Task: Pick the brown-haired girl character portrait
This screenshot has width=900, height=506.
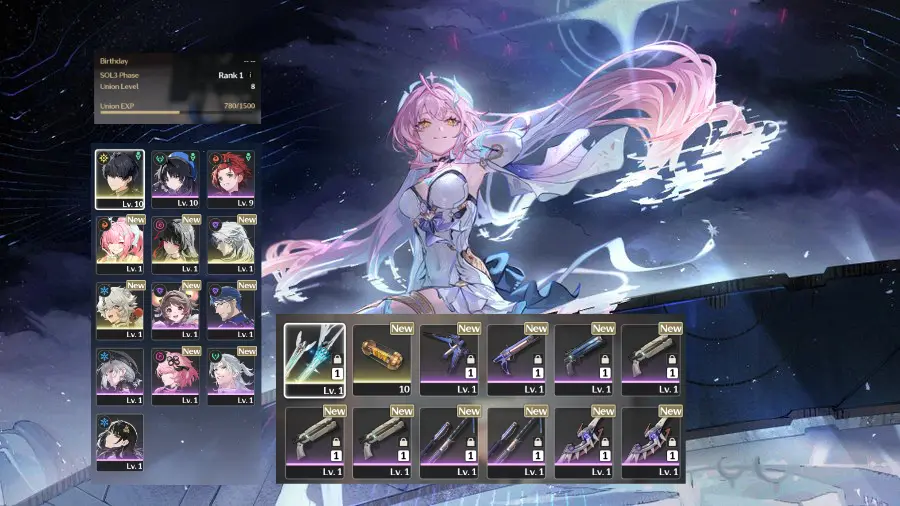Action: coord(176,310)
